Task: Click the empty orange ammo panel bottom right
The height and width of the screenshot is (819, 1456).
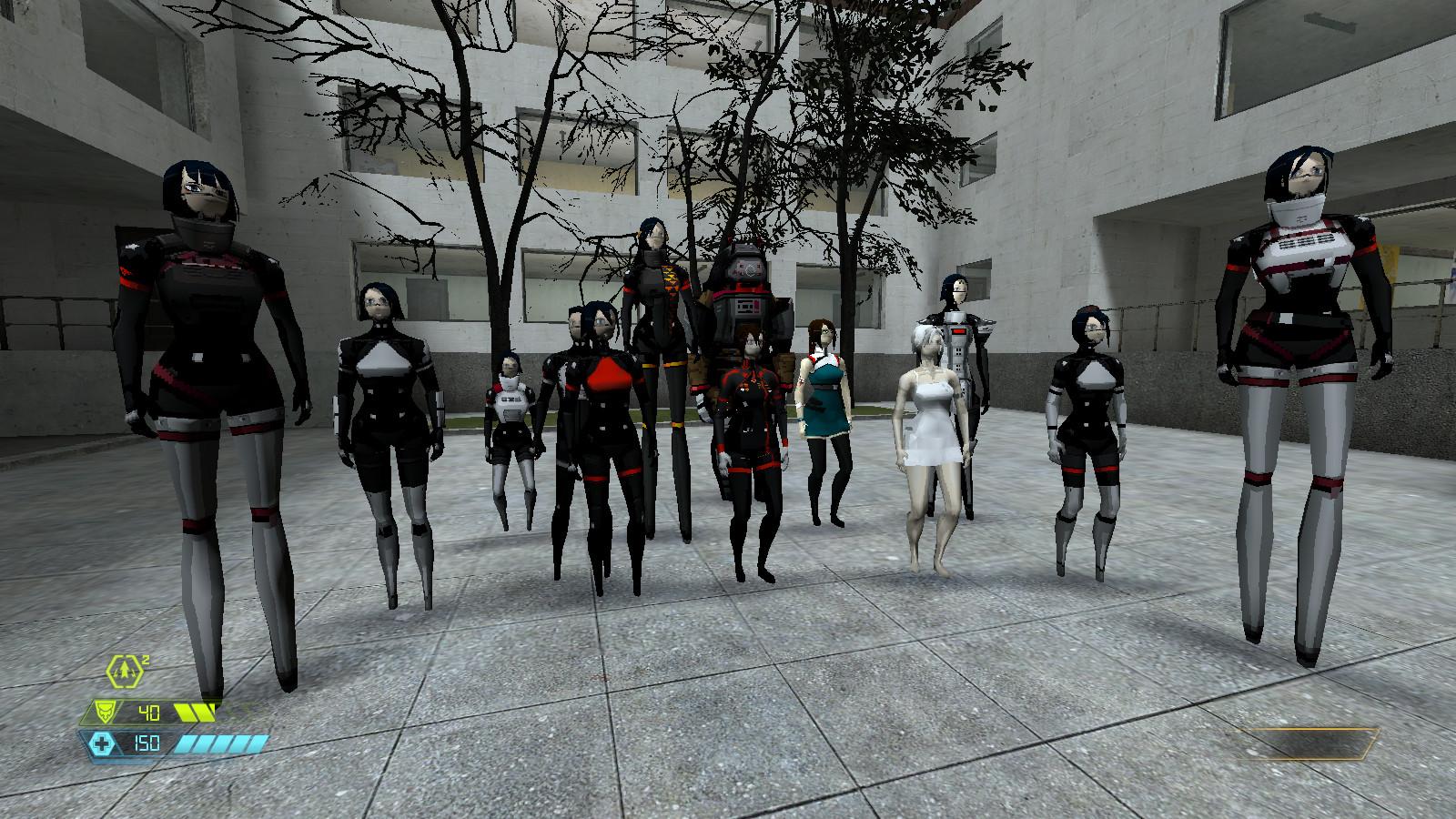Action: click(x=1301, y=743)
